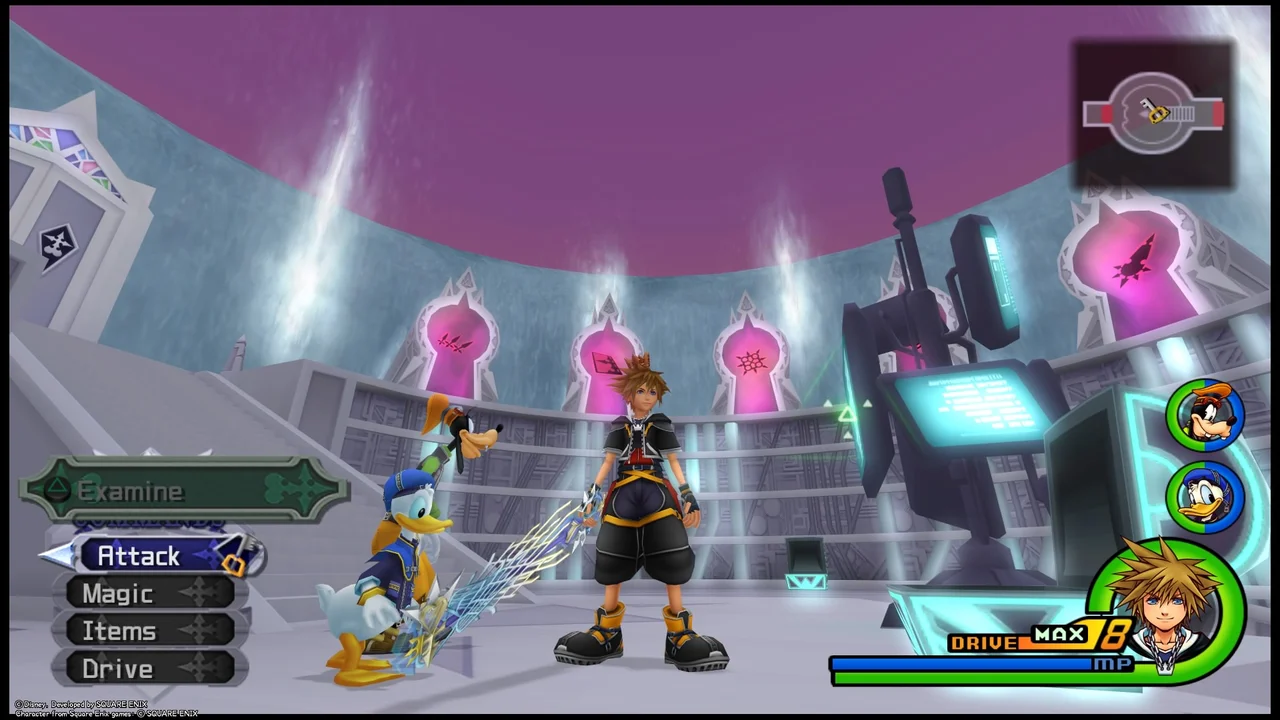Expand the Items command submenu arrow
The height and width of the screenshot is (720, 1280).
196,631
